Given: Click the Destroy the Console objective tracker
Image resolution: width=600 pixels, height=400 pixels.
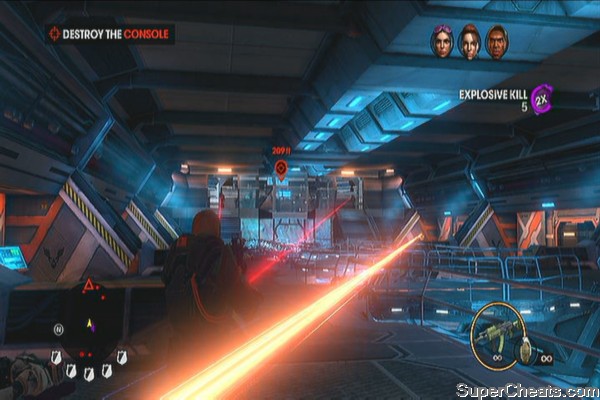Looking at the screenshot, I should (x=110, y=34).
